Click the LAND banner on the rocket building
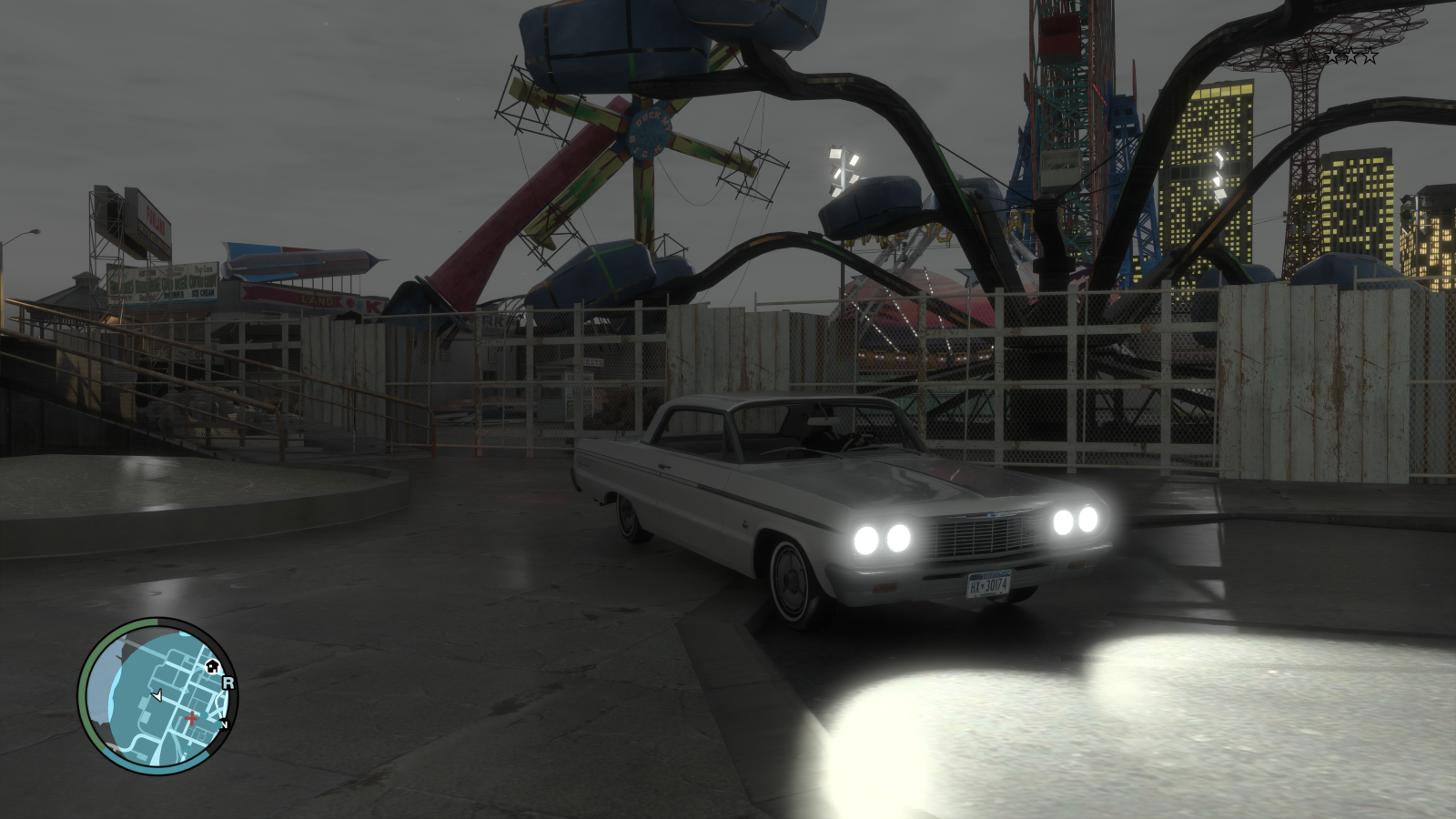 [317, 301]
